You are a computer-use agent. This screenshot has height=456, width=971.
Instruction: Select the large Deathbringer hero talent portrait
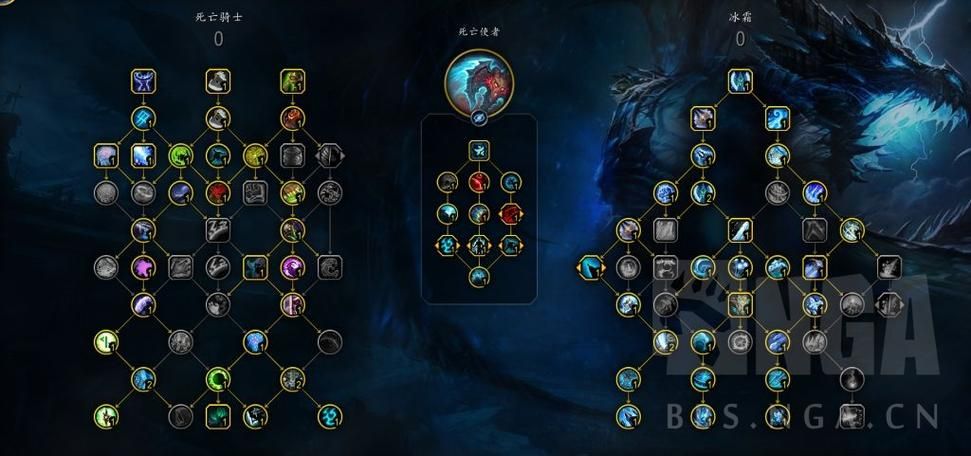pyautogui.click(x=479, y=78)
